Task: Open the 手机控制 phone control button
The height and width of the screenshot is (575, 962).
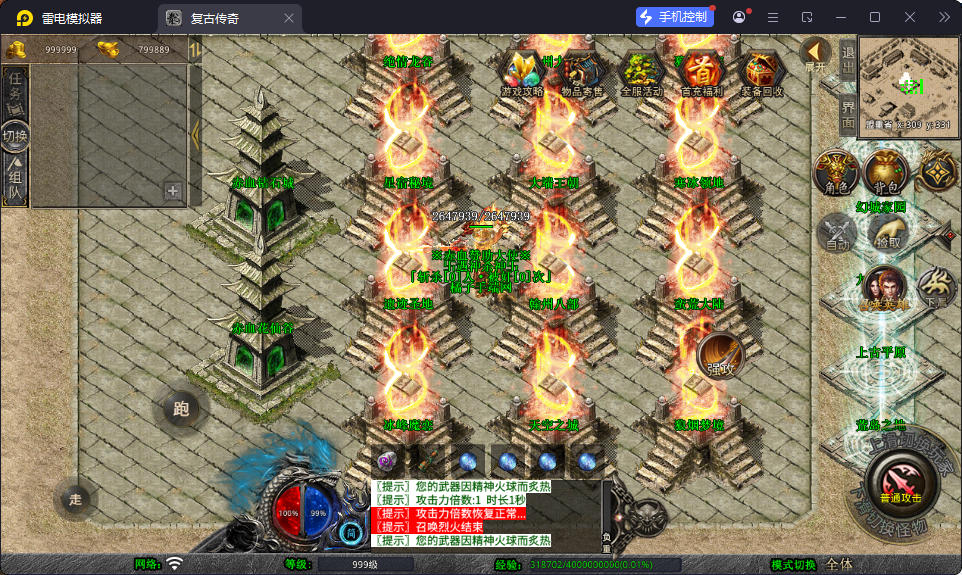Action: pos(675,17)
